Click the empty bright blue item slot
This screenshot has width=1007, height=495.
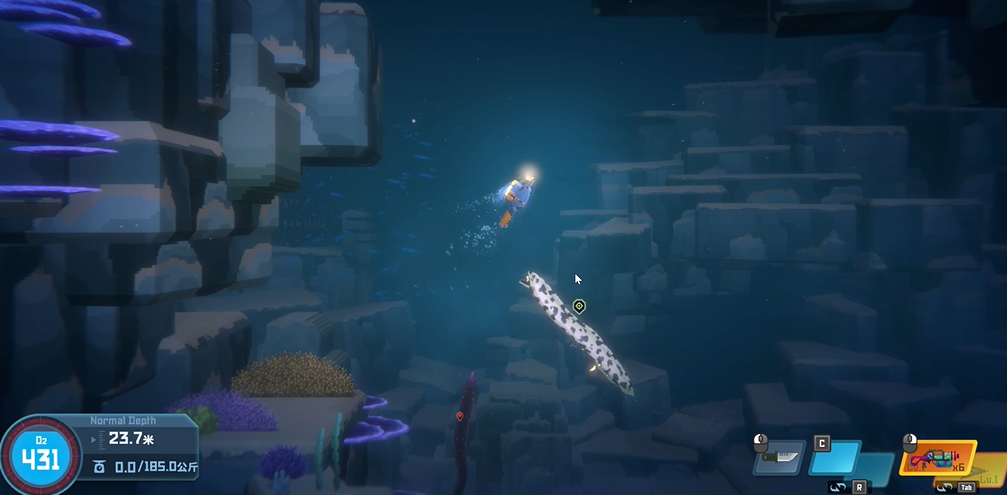point(834,458)
